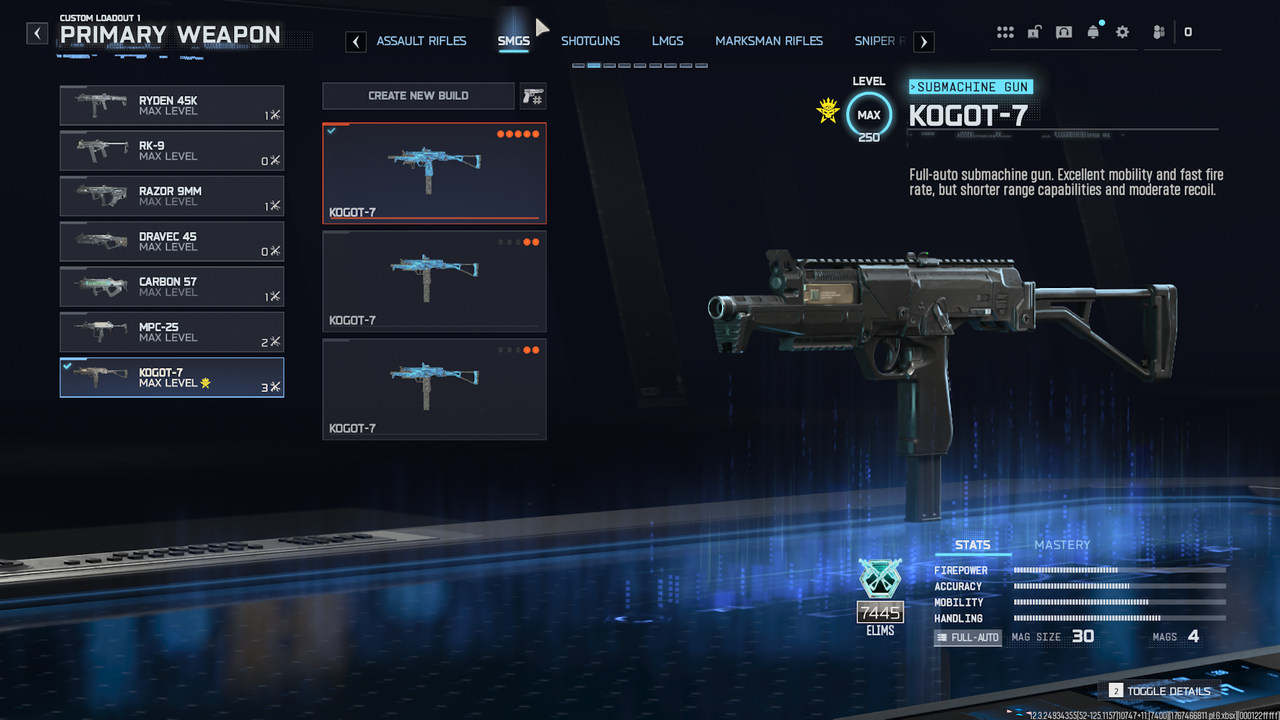Select the Dravec 45 weapon entry

[x=171, y=241]
